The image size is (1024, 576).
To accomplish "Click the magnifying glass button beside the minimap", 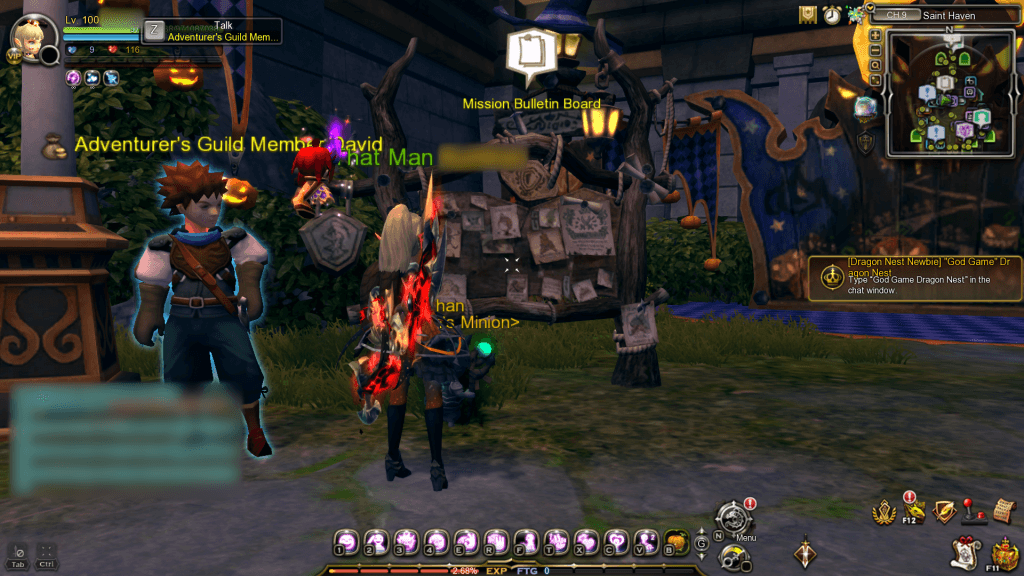I will pyautogui.click(x=876, y=65).
